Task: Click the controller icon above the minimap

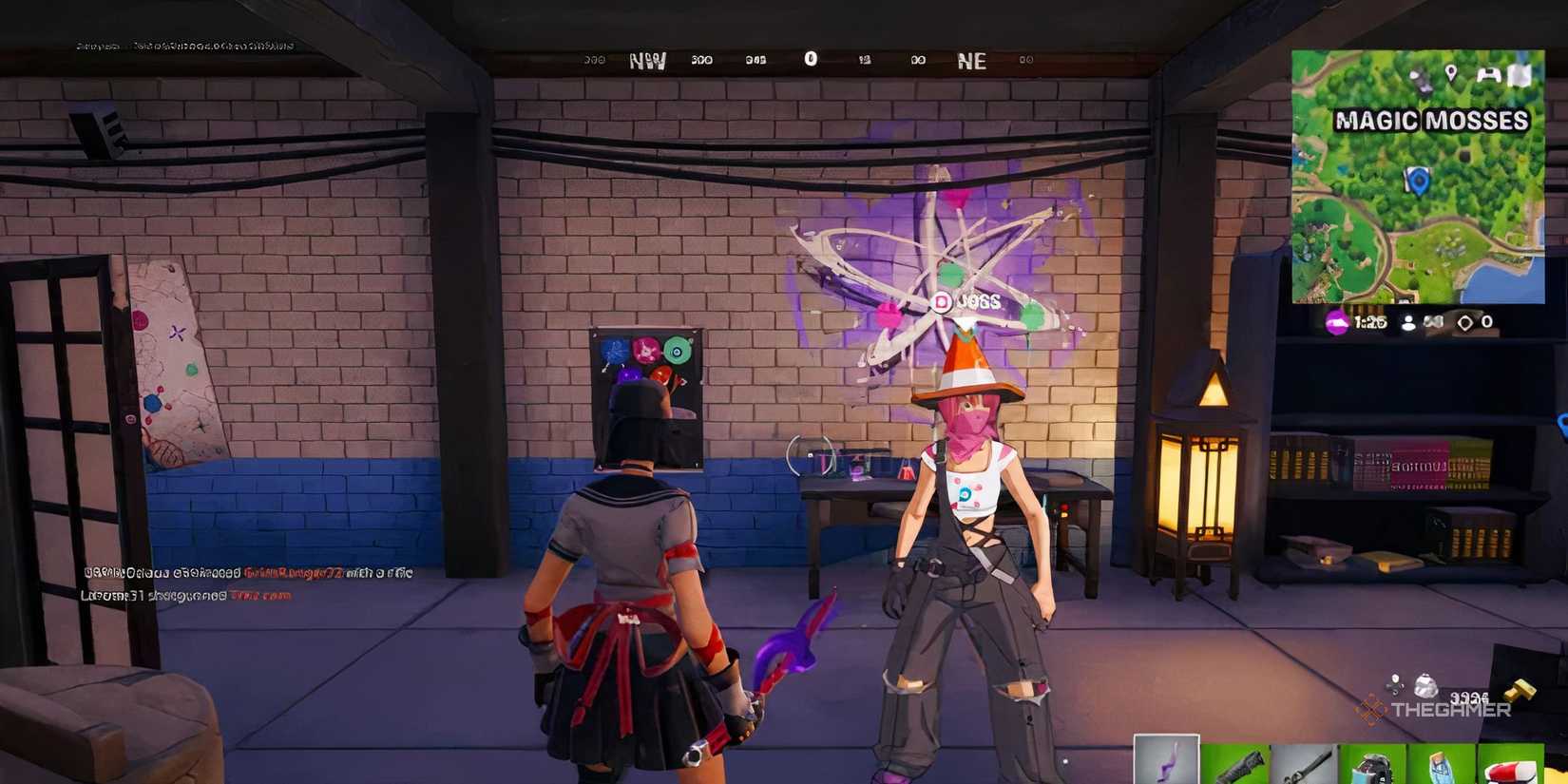Action: pos(1489,74)
